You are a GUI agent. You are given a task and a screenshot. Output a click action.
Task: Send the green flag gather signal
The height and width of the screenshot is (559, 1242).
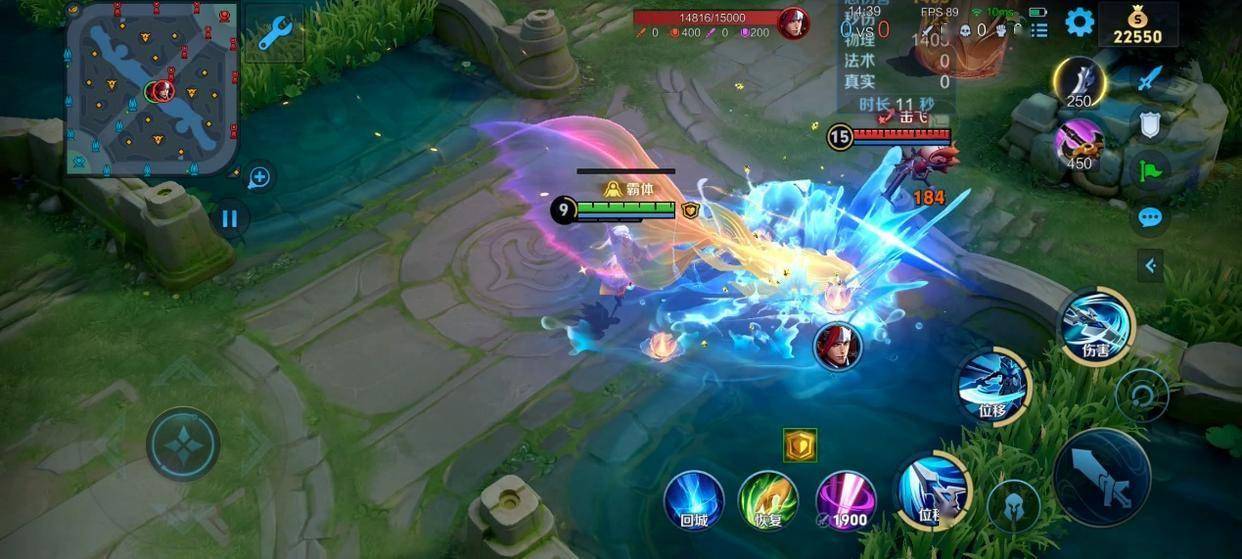click(x=1150, y=170)
